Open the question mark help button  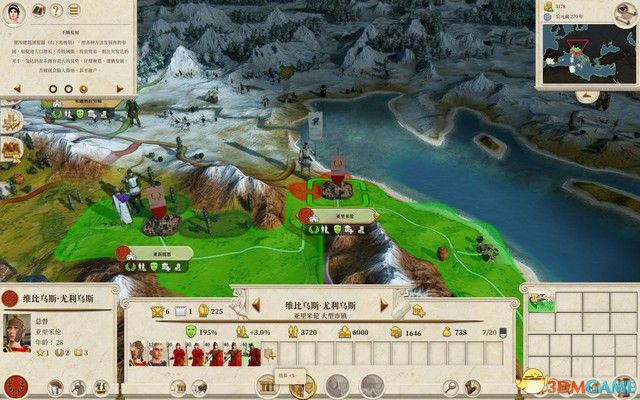tap(54, 10)
